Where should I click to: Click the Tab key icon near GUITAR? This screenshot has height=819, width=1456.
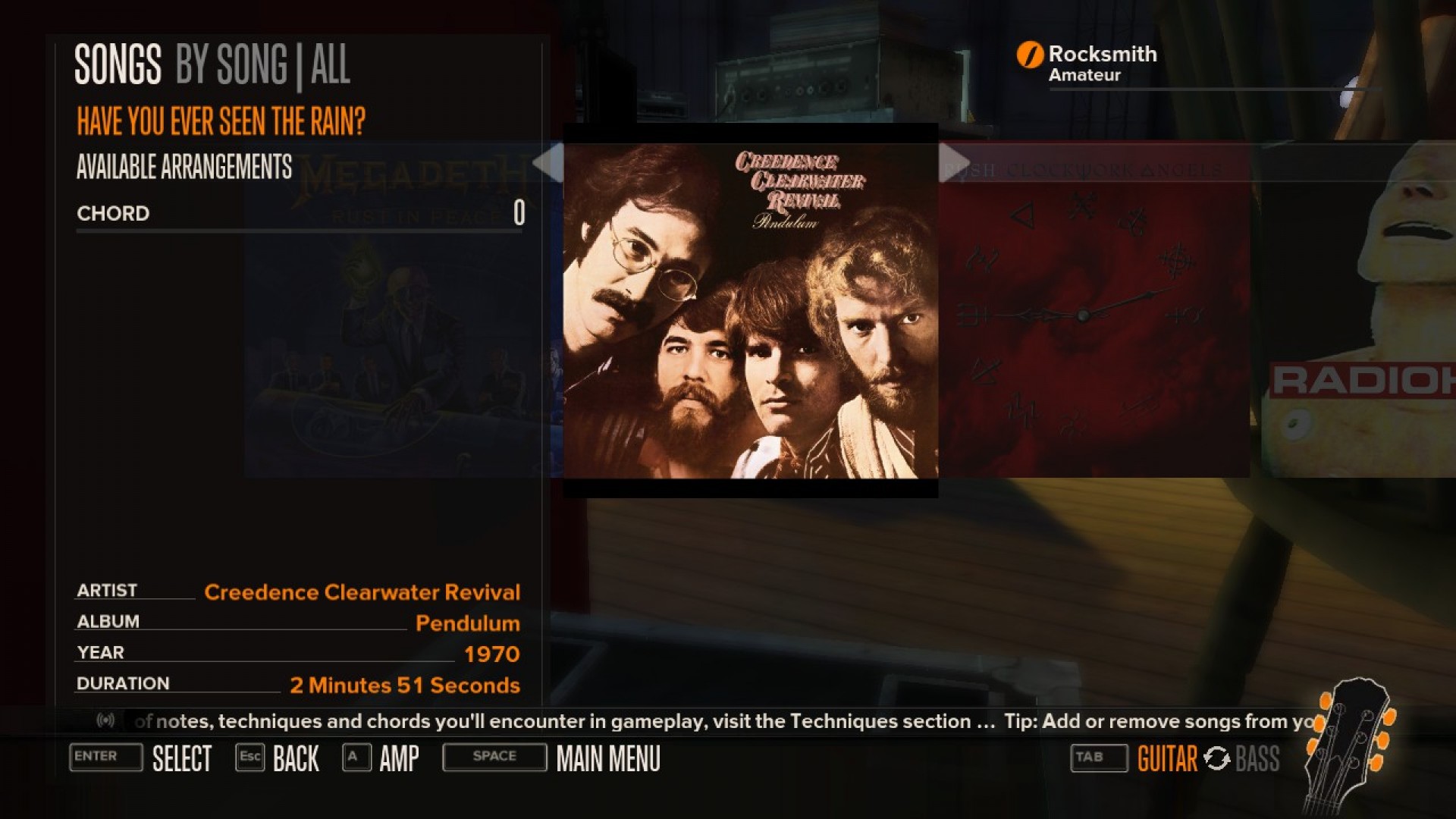(x=1097, y=758)
